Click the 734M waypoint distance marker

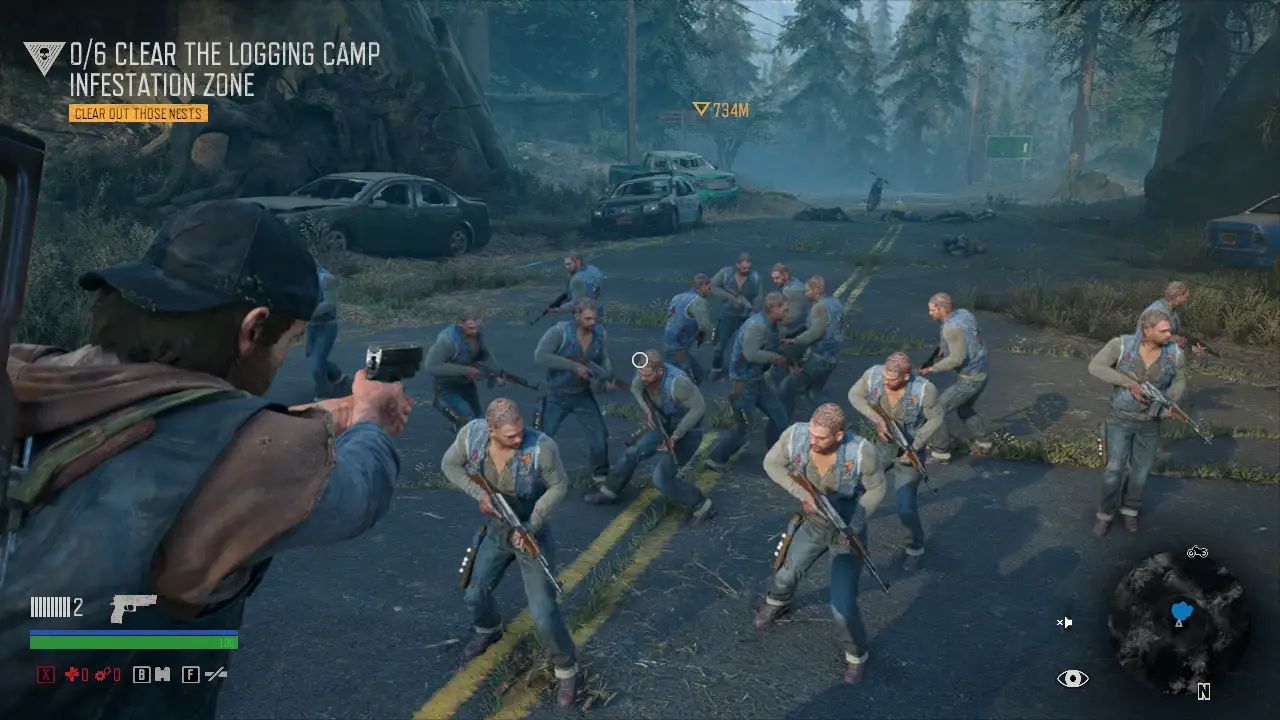tap(721, 110)
